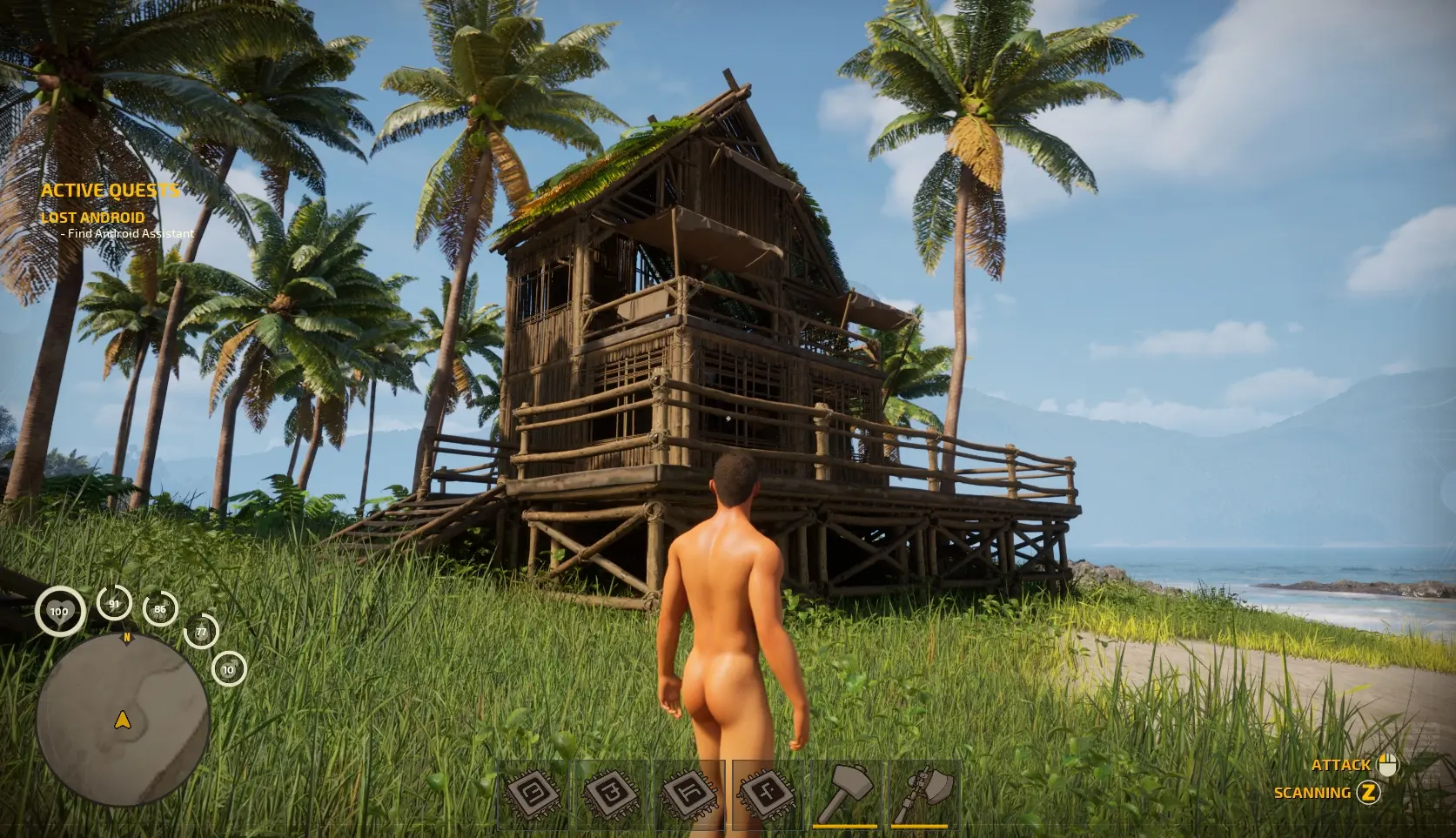Click the Active Quests tracker header

111,191
